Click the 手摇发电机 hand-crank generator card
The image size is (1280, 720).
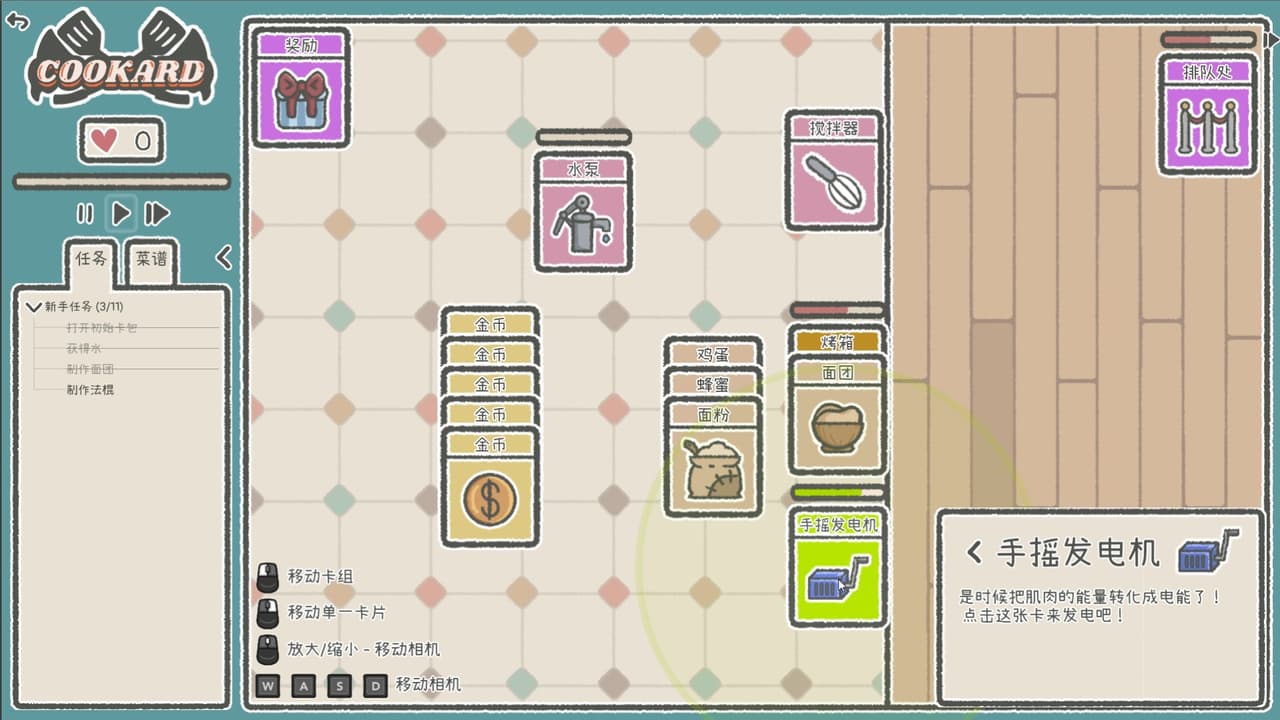click(837, 577)
